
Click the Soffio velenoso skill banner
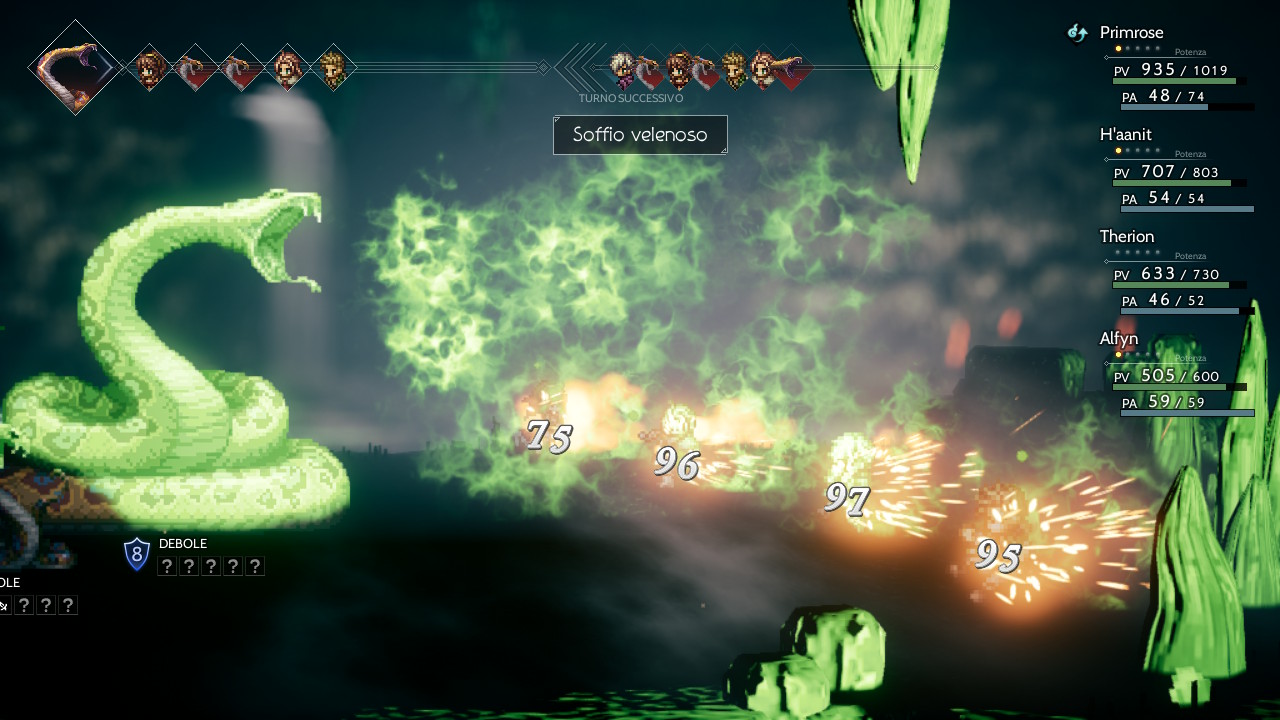click(640, 135)
